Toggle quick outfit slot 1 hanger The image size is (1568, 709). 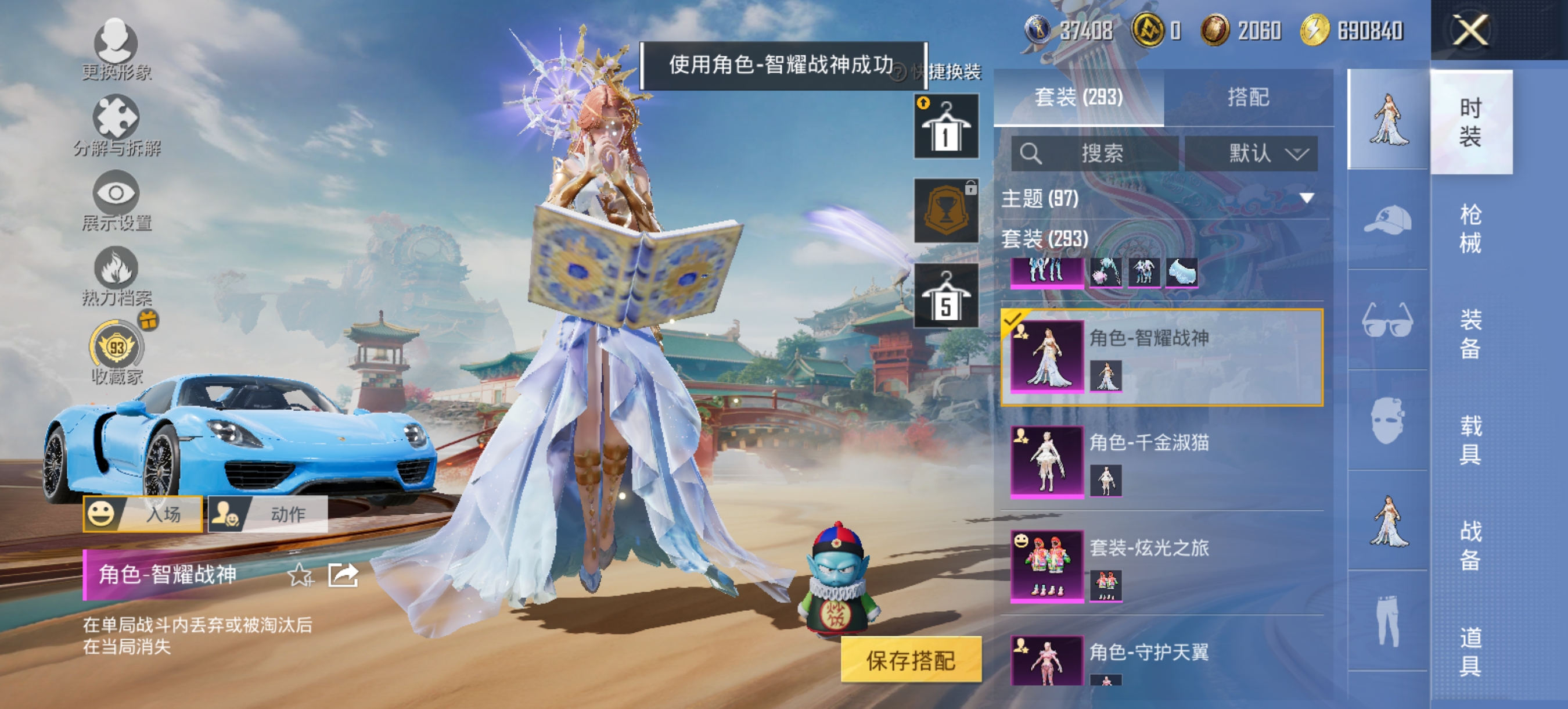(946, 126)
